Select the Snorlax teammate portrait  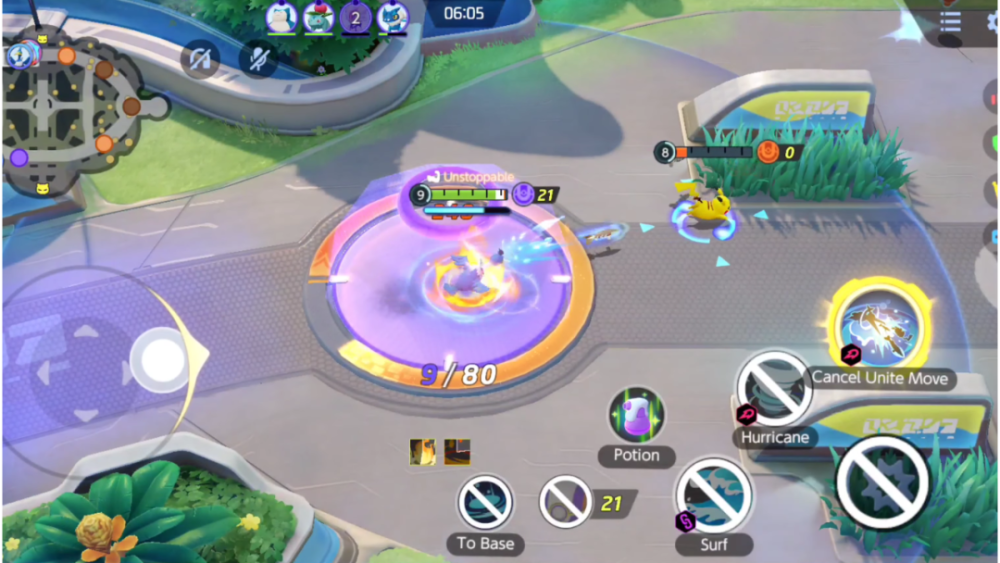point(281,16)
